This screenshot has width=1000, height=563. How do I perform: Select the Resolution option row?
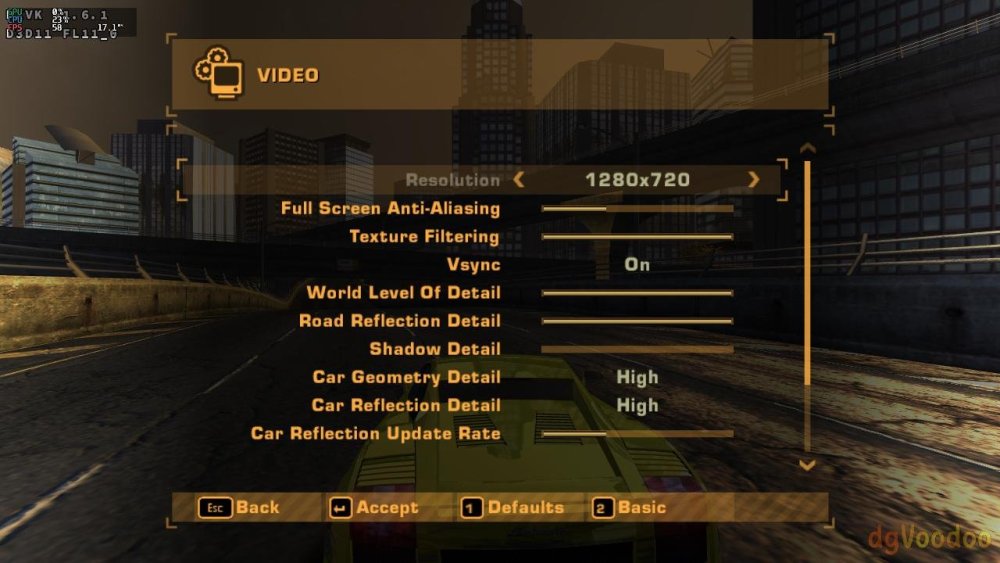click(x=452, y=180)
